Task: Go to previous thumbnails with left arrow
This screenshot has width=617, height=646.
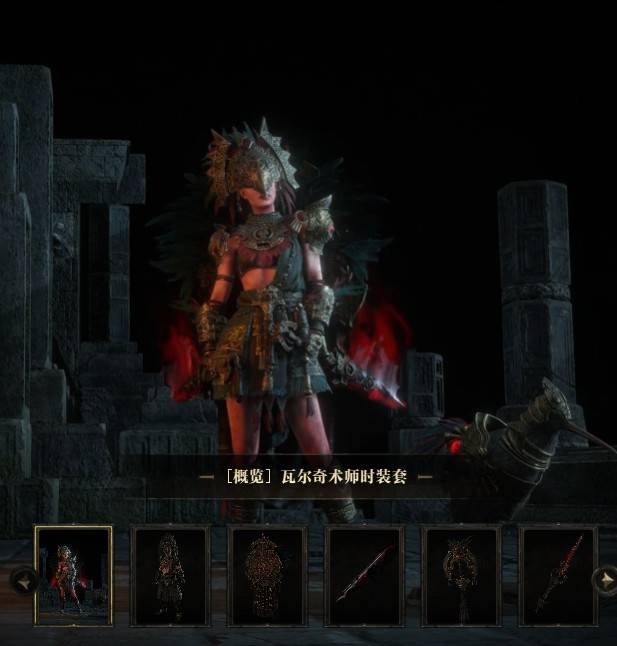Action: click(x=21, y=578)
